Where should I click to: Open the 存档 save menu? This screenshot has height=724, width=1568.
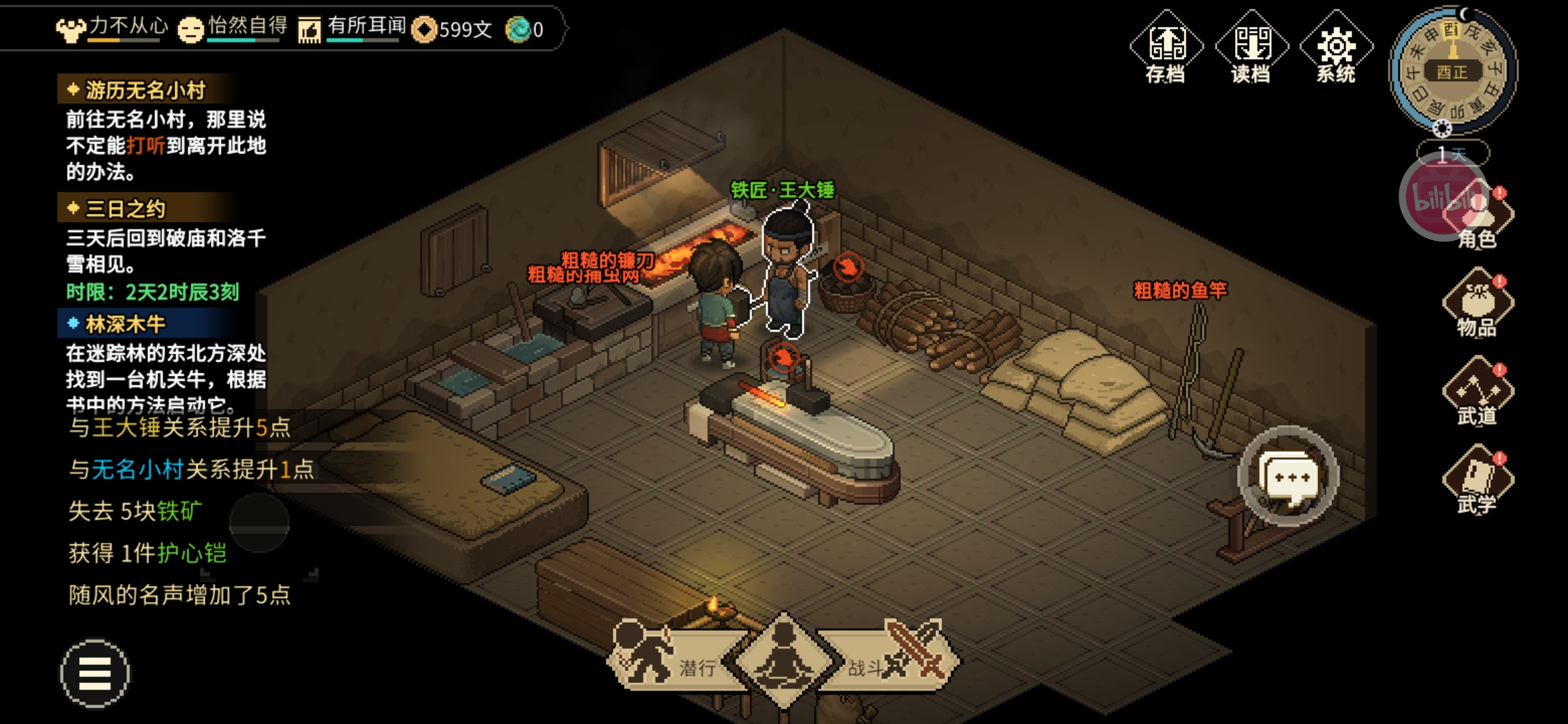click(x=1166, y=48)
